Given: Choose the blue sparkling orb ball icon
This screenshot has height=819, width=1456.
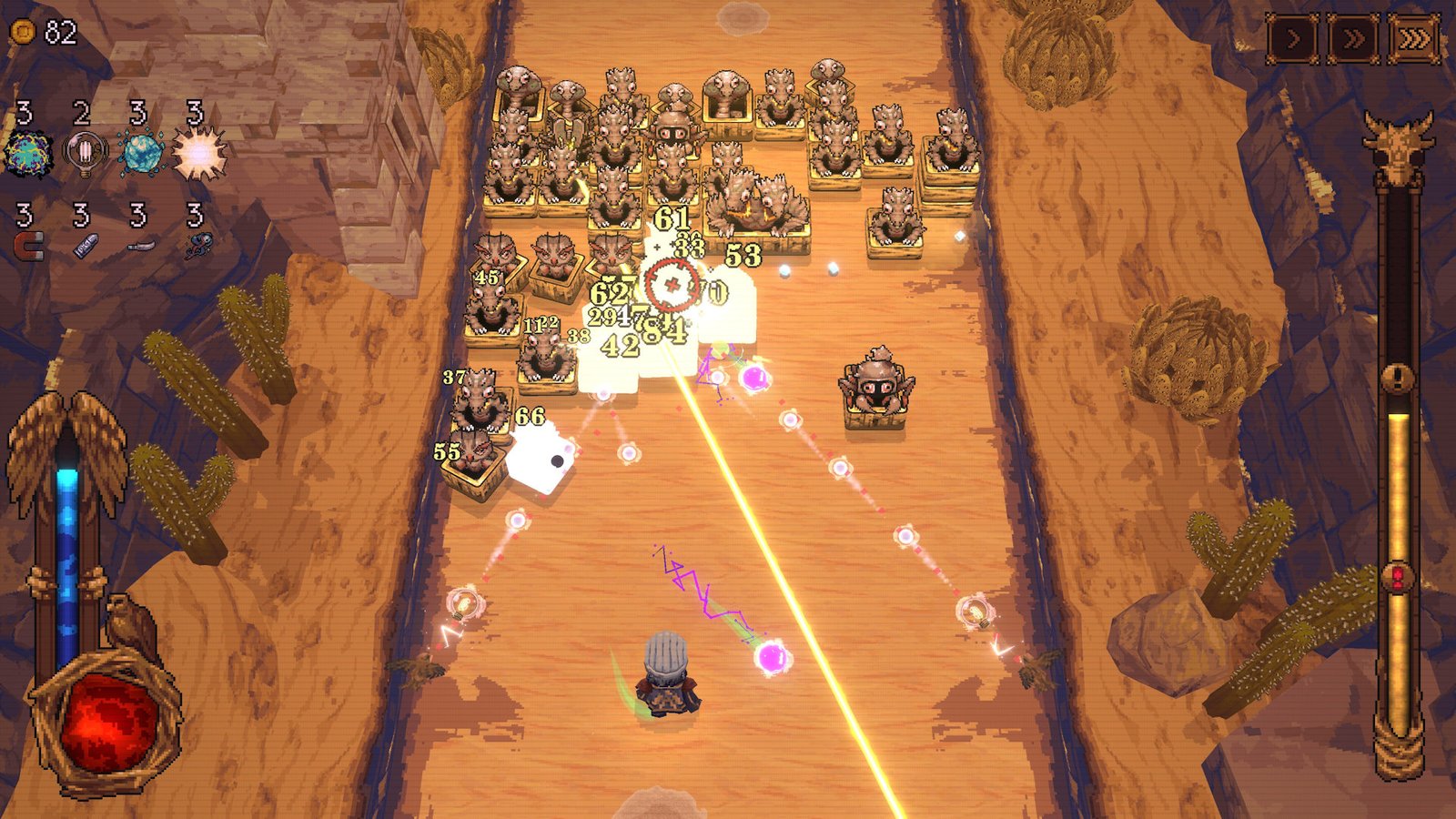Looking at the screenshot, I should coord(141,152).
